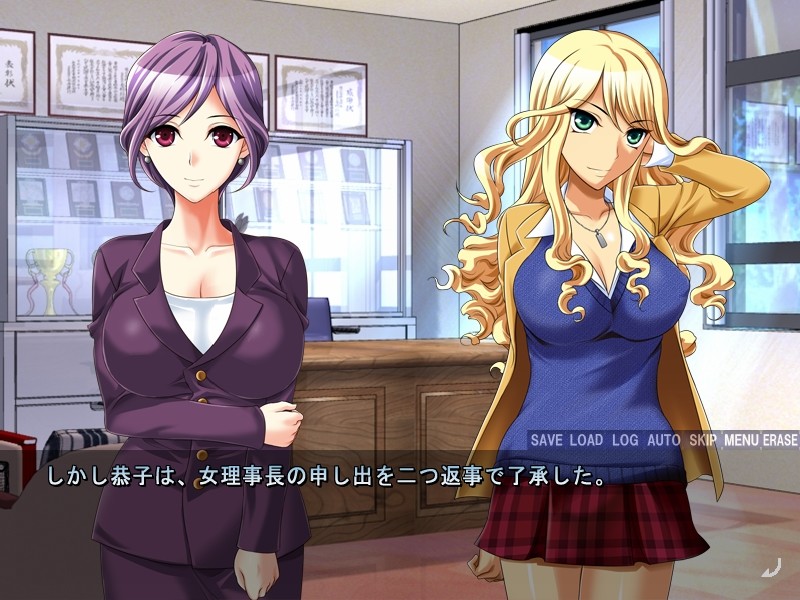This screenshot has width=800, height=600.
Task: Open the LOAD menu
Action: click(586, 440)
